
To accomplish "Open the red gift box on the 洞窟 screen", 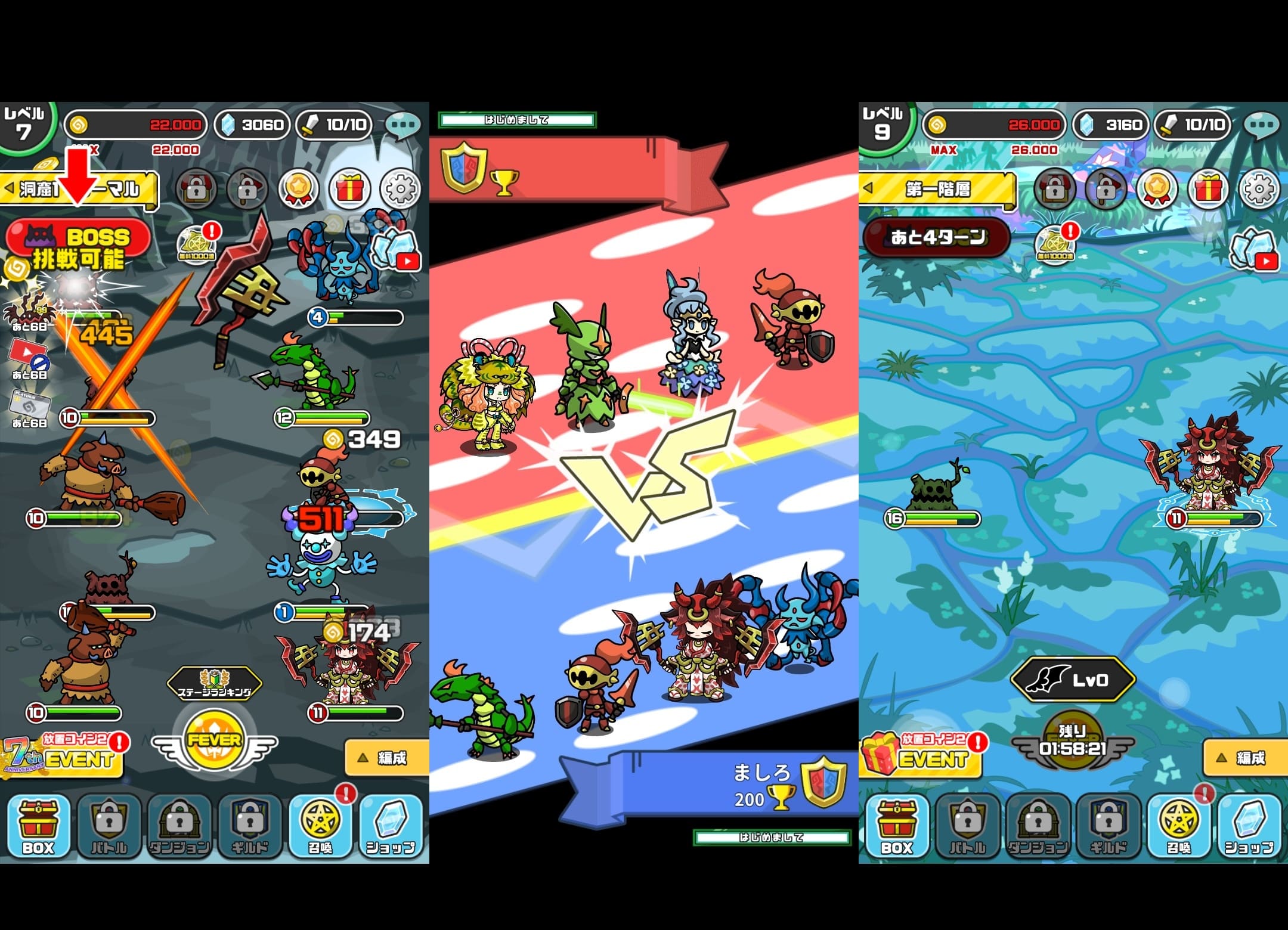I will (x=349, y=190).
